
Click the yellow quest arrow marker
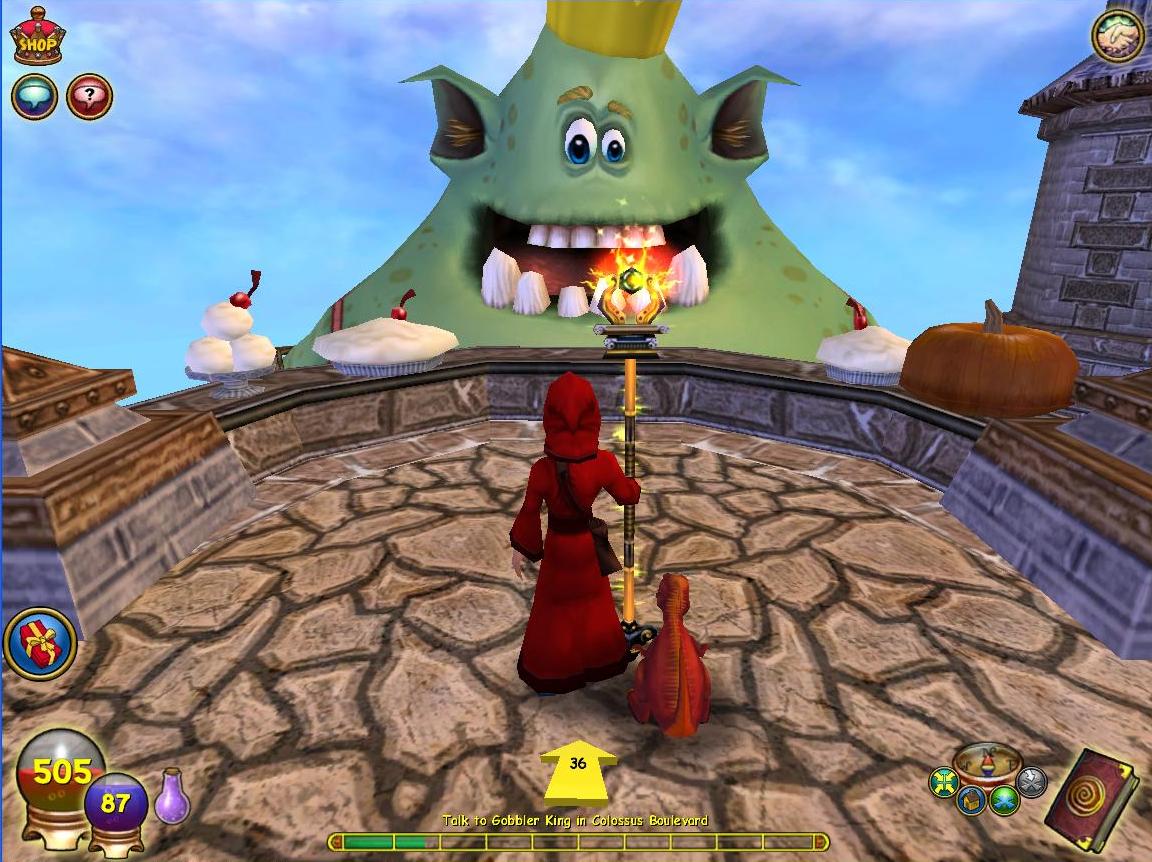(578, 771)
